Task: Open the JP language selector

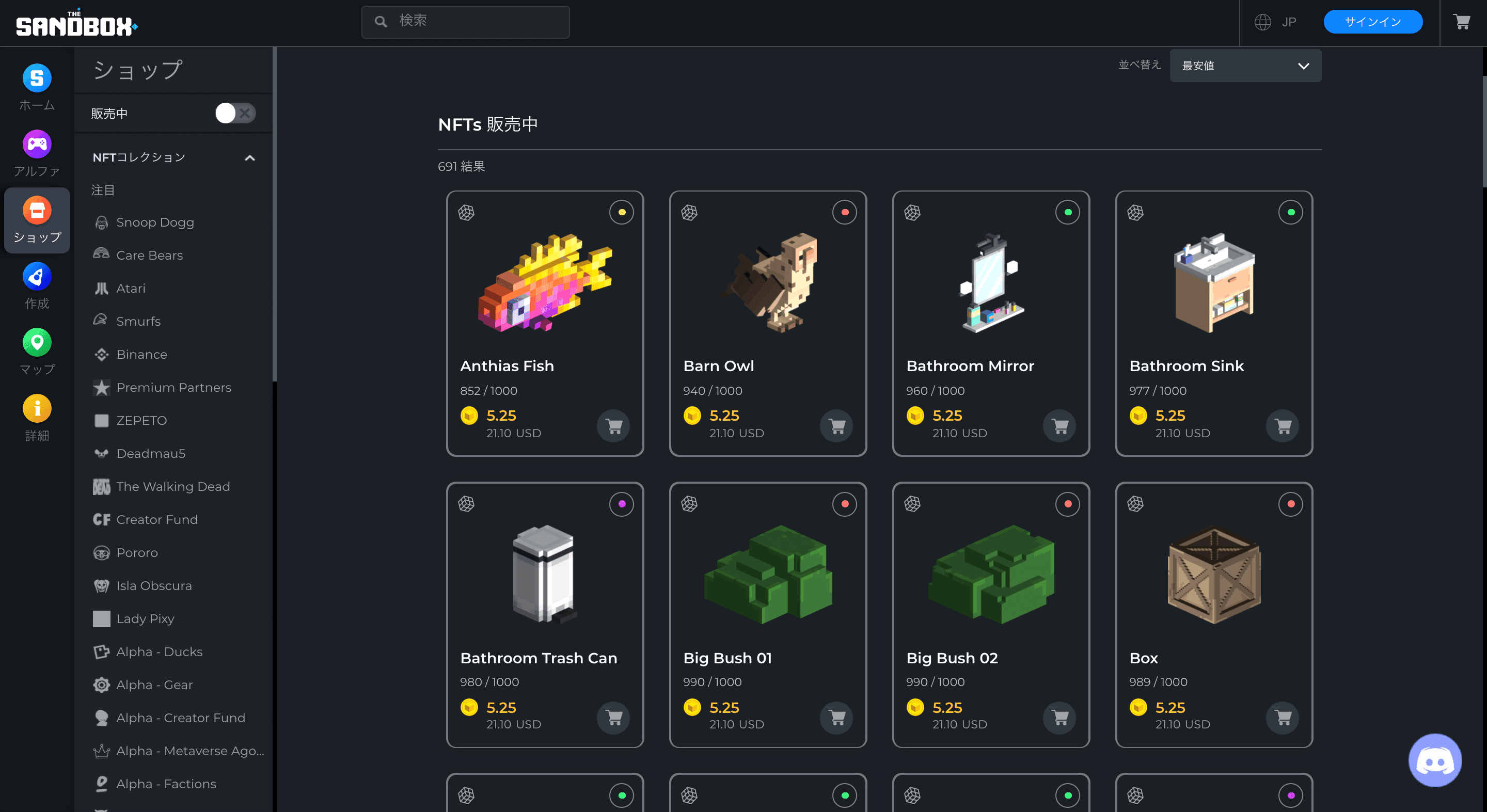Action: pos(1276,22)
